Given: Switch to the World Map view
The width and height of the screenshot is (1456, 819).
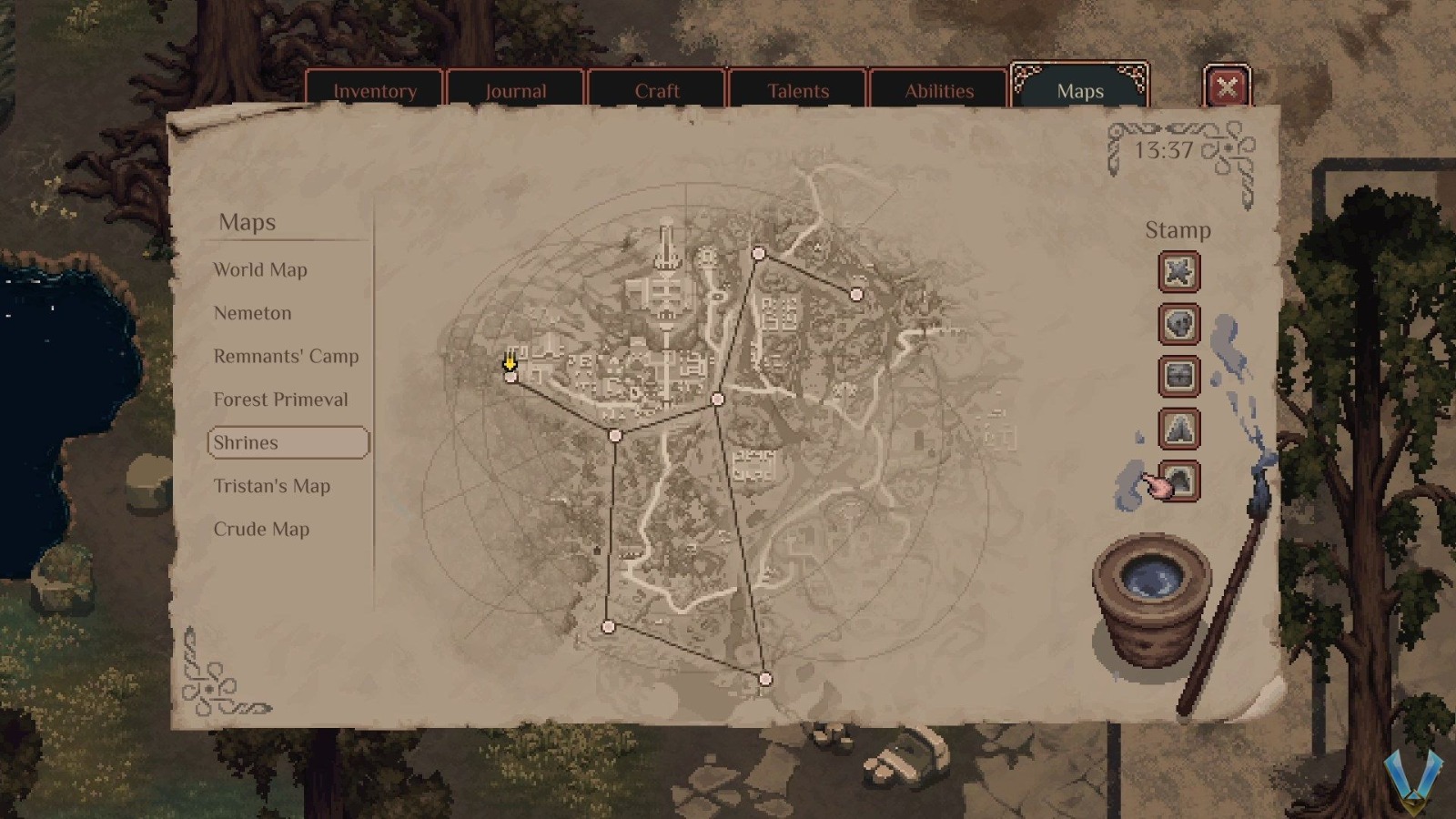Looking at the screenshot, I should coord(260,269).
